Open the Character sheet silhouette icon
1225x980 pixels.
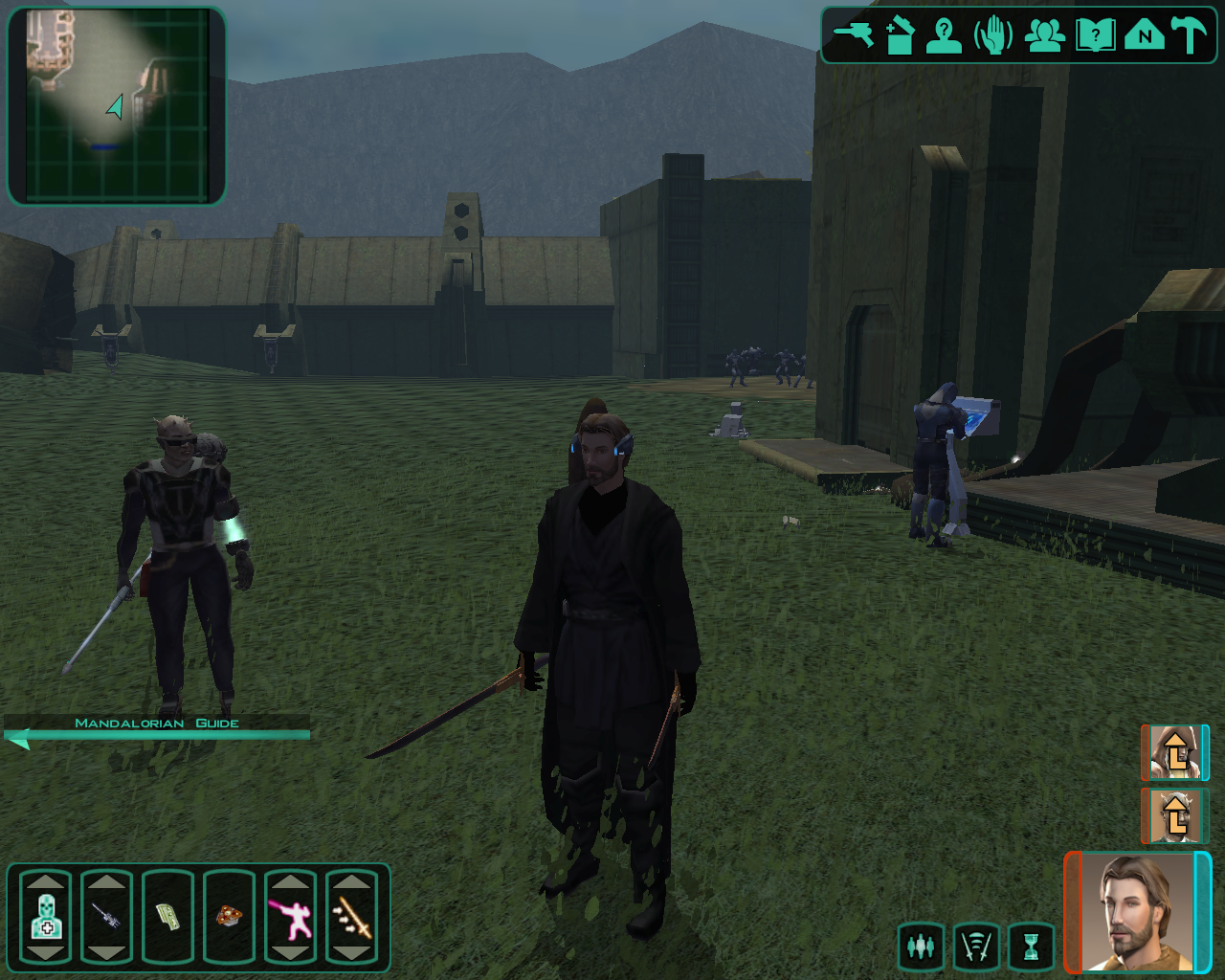pyautogui.click(x=944, y=36)
